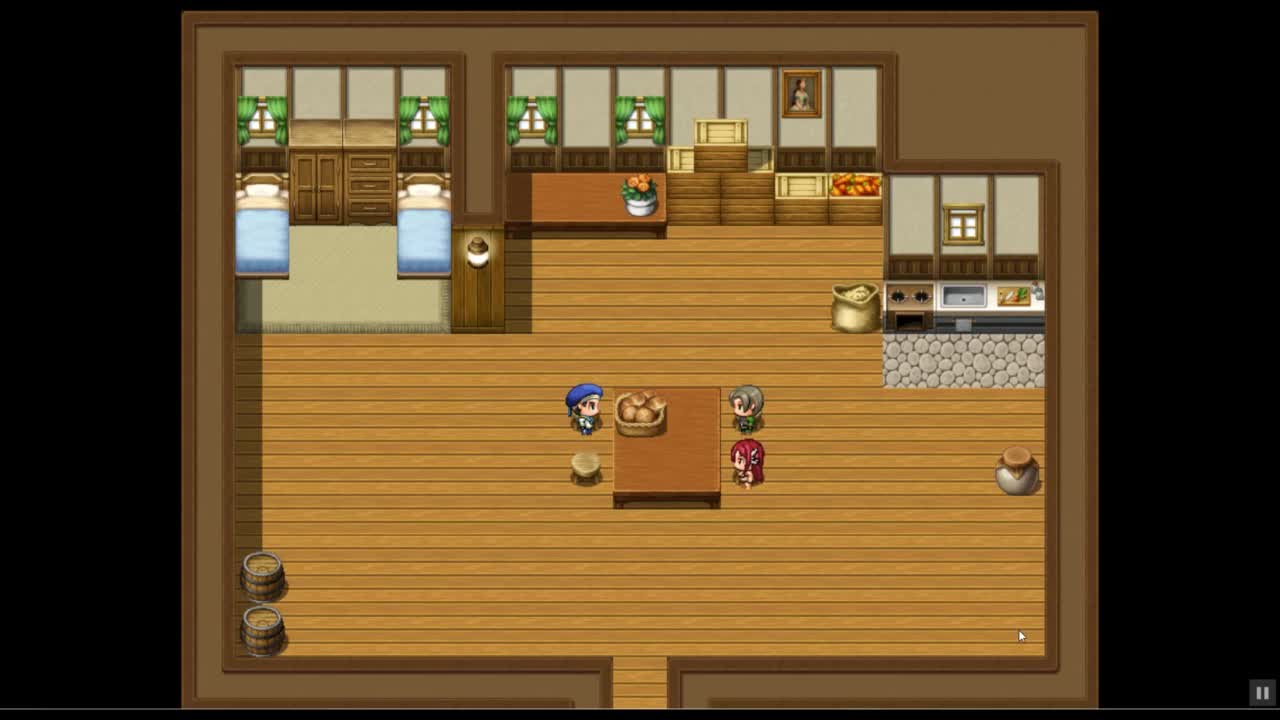This screenshot has width=1280, height=720.
Task: Pause the video with the pause button
Action: pyautogui.click(x=1262, y=692)
